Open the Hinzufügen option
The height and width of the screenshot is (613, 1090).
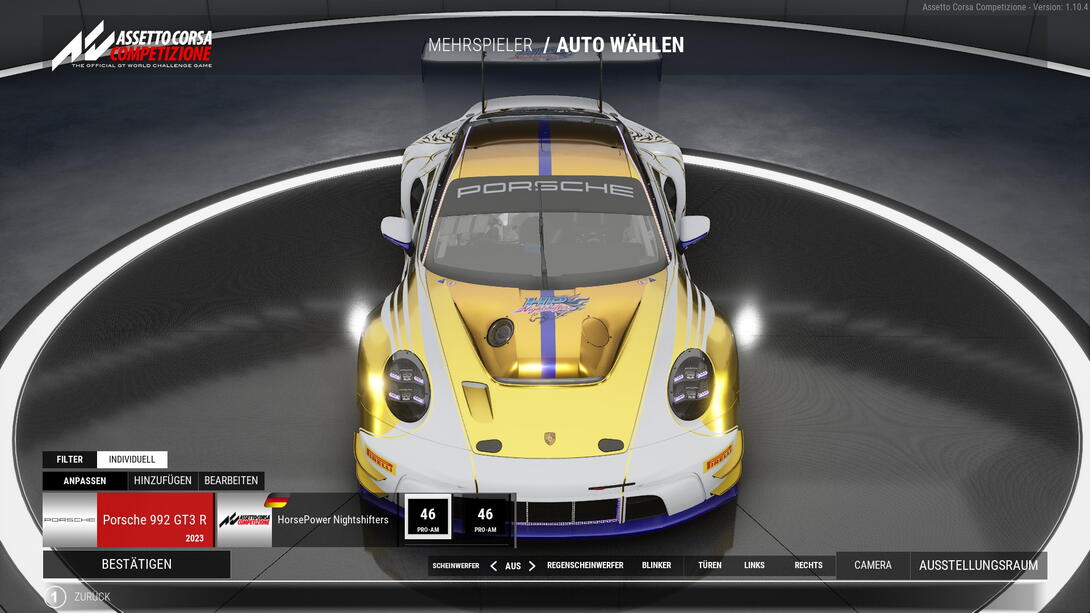(162, 481)
